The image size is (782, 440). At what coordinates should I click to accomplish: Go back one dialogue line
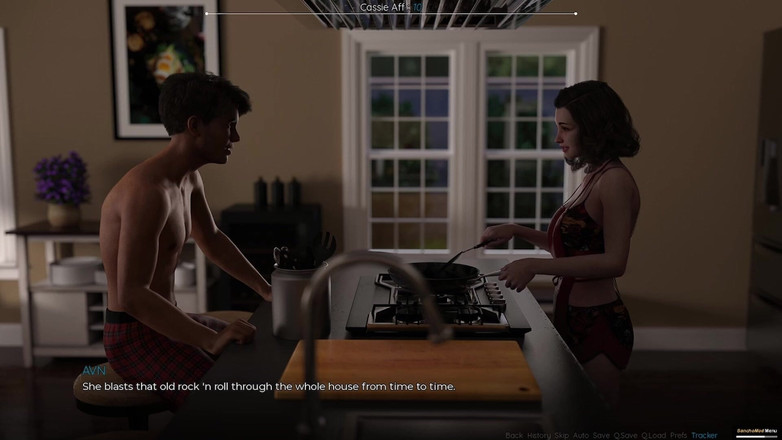tap(514, 435)
